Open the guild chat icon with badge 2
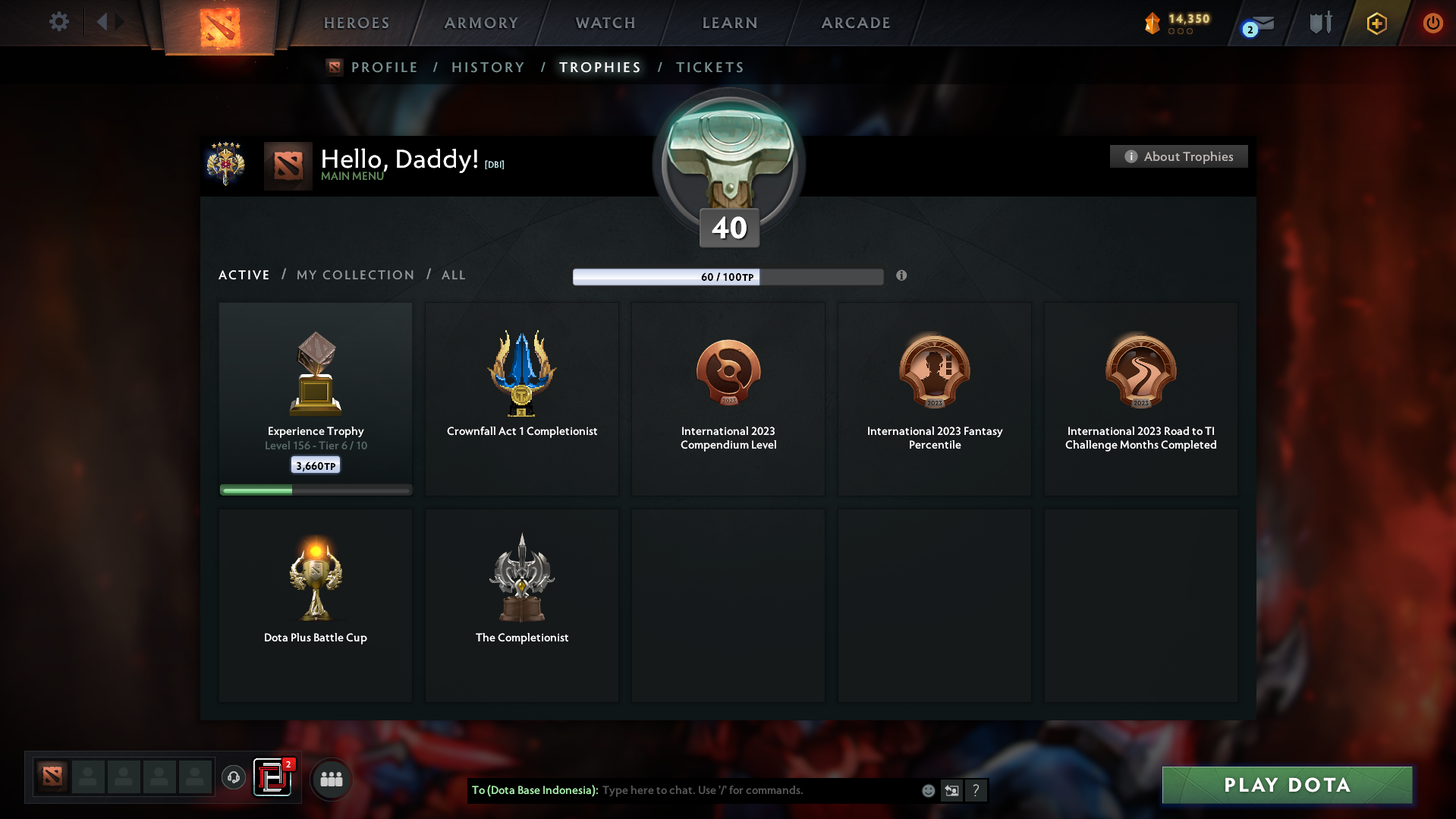This screenshot has height=819, width=1456. click(273, 778)
